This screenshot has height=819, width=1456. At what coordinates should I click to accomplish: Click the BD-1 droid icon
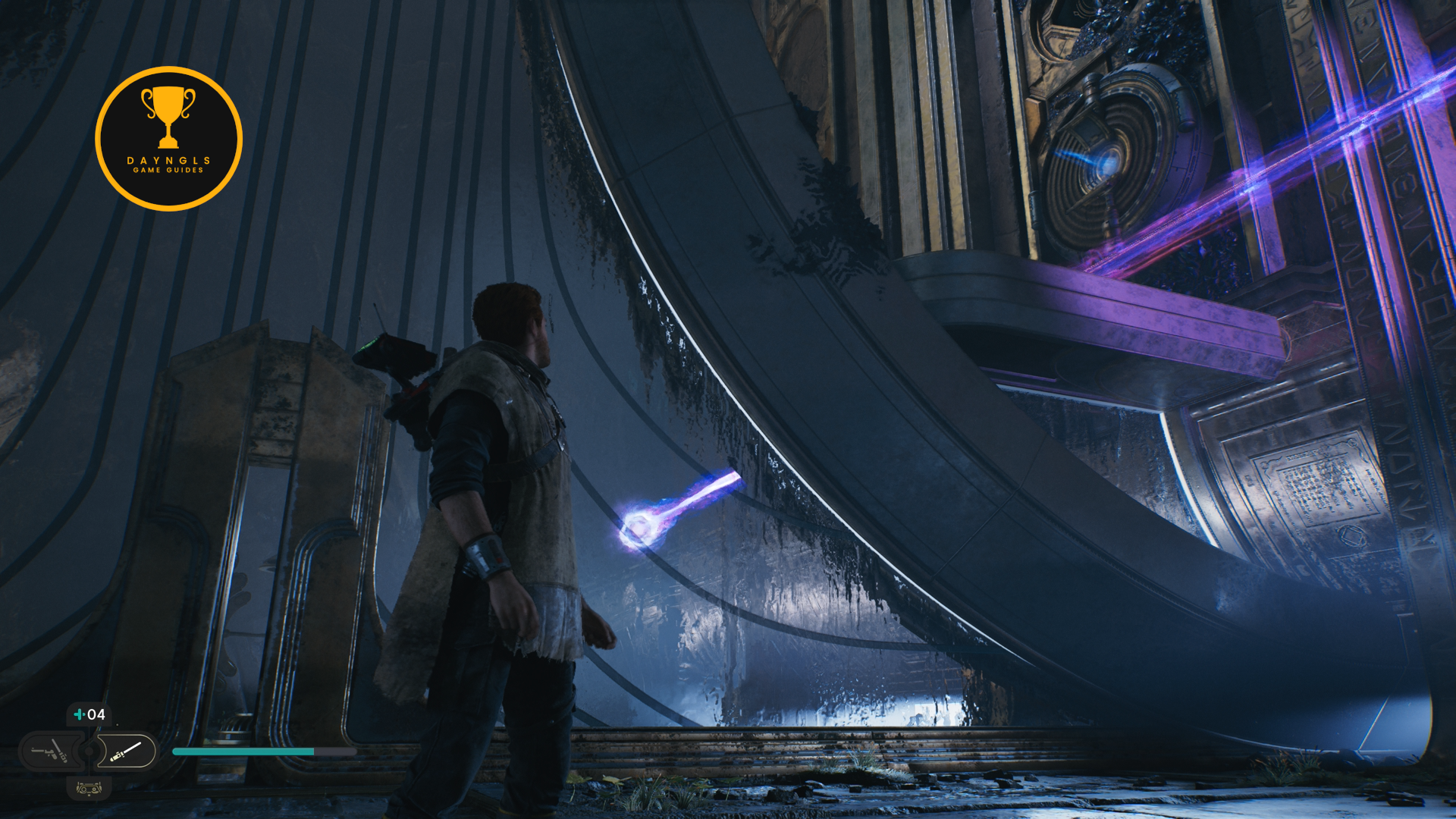[89, 789]
